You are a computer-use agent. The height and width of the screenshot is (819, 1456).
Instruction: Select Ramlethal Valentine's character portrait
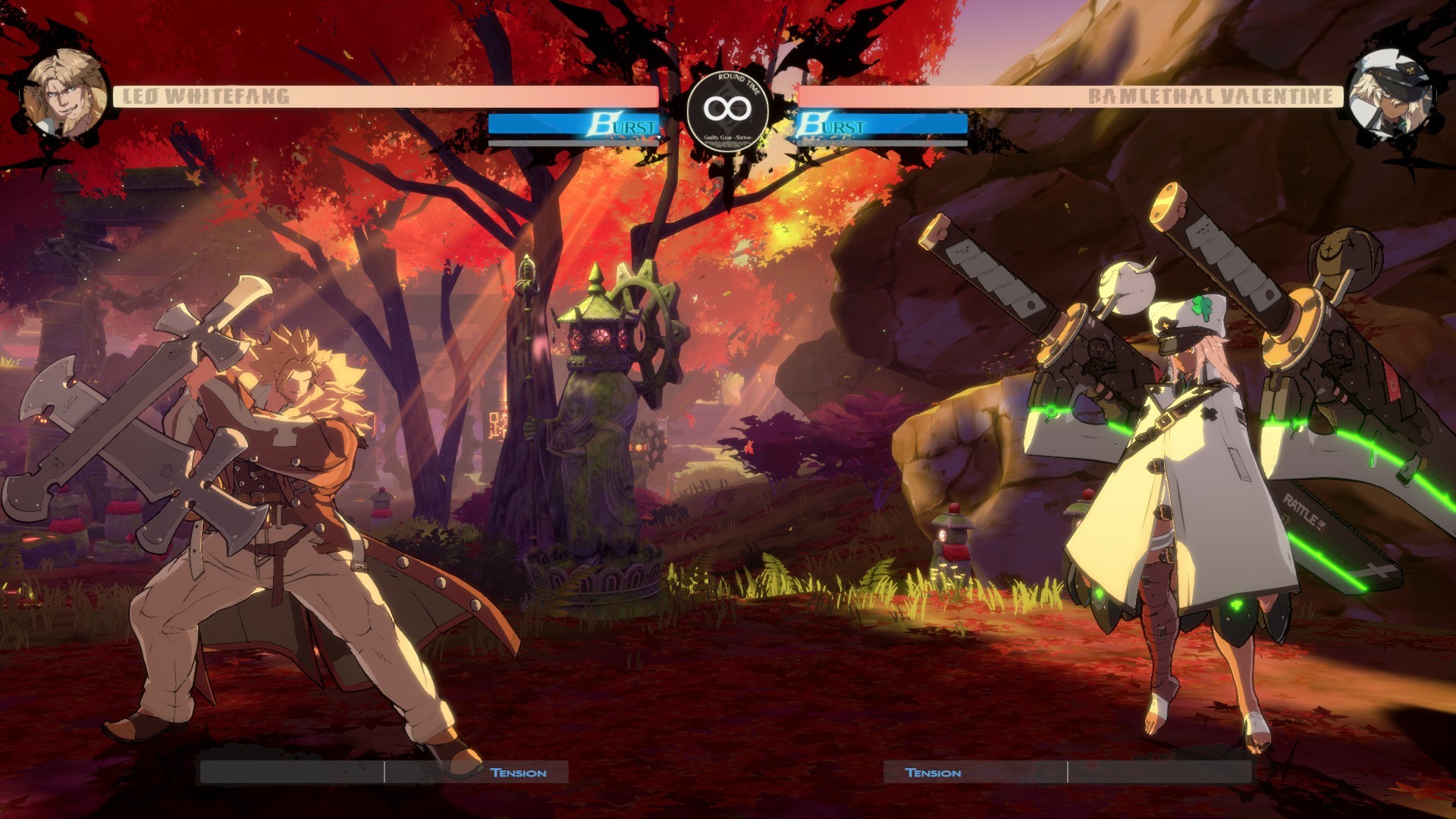tap(1390, 96)
